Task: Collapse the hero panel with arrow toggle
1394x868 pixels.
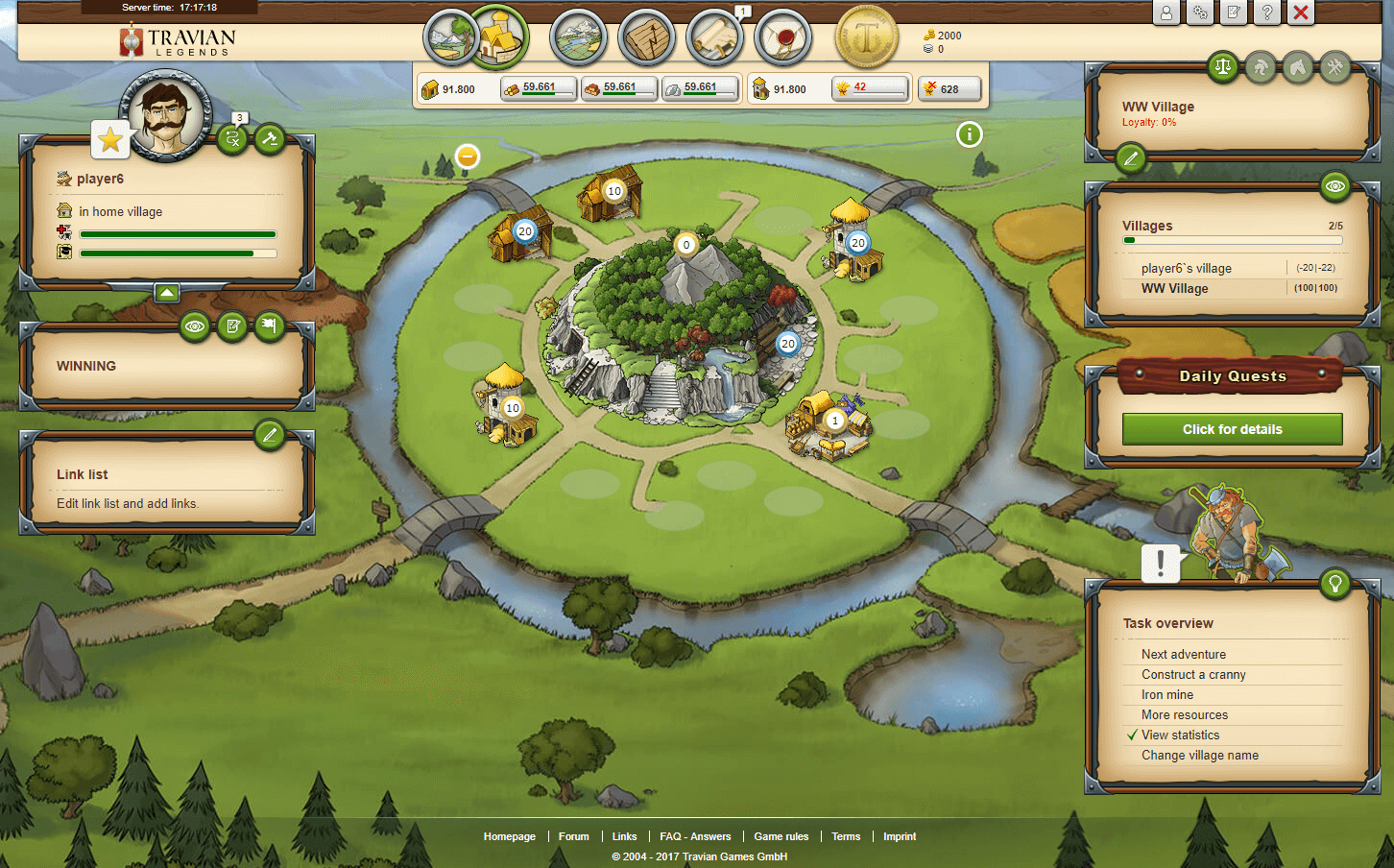Action: click(x=167, y=293)
